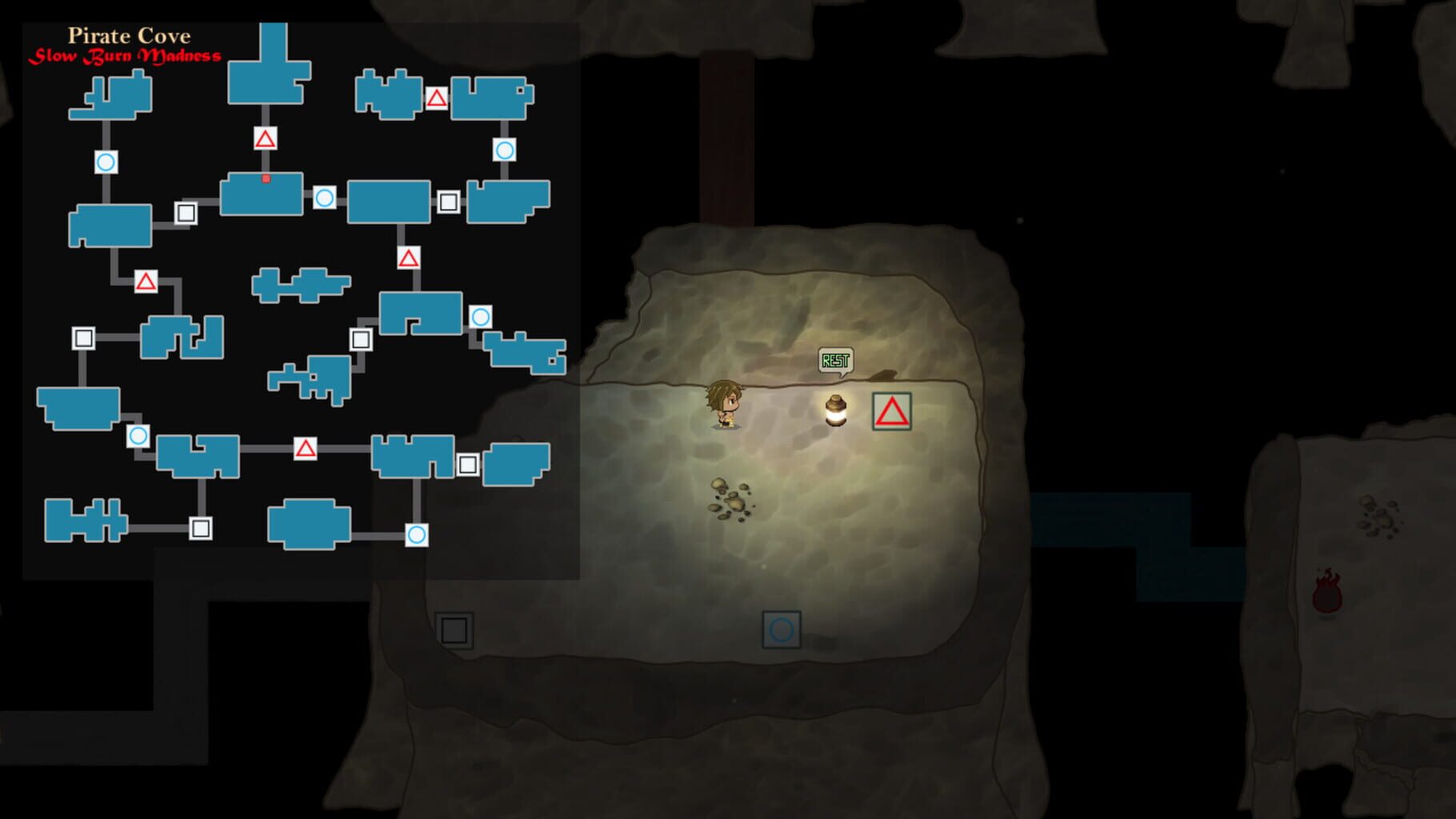The image size is (1456, 819).
Task: Select the red triangle marker on the left side of the map
Action: (146, 282)
